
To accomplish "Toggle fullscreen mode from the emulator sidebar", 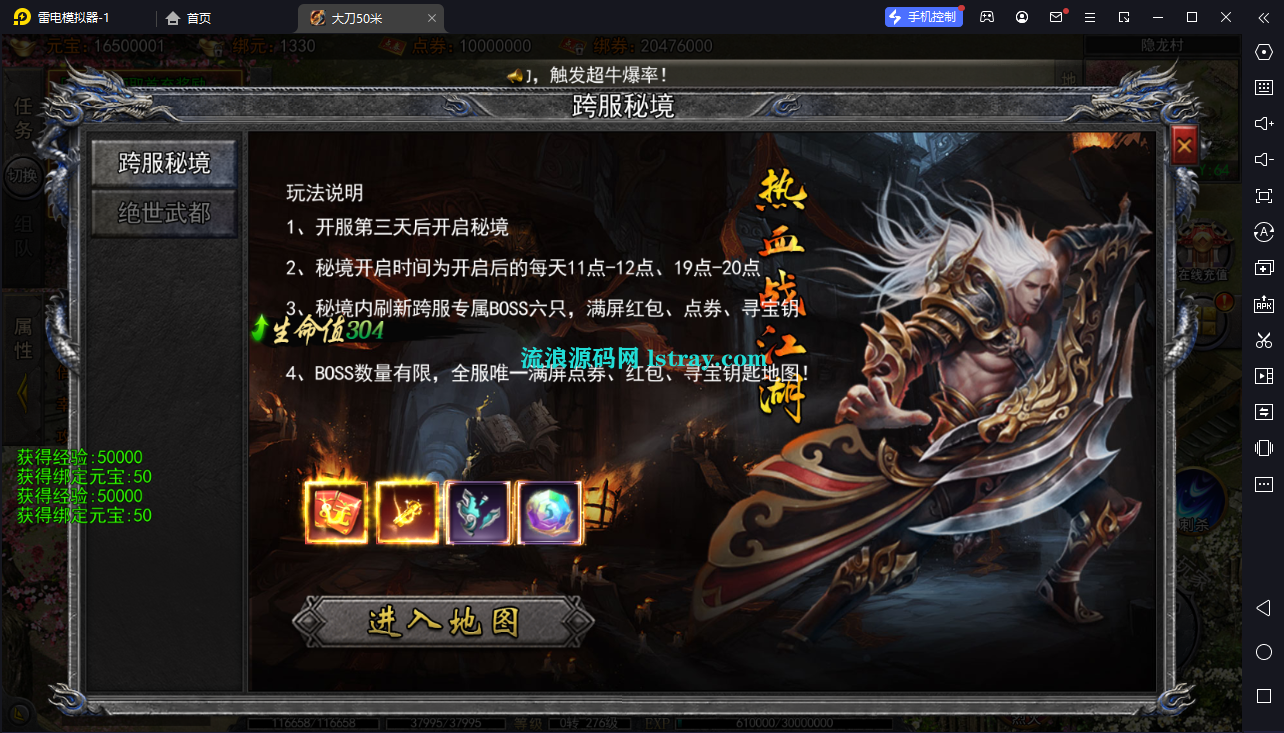I will (1263, 195).
